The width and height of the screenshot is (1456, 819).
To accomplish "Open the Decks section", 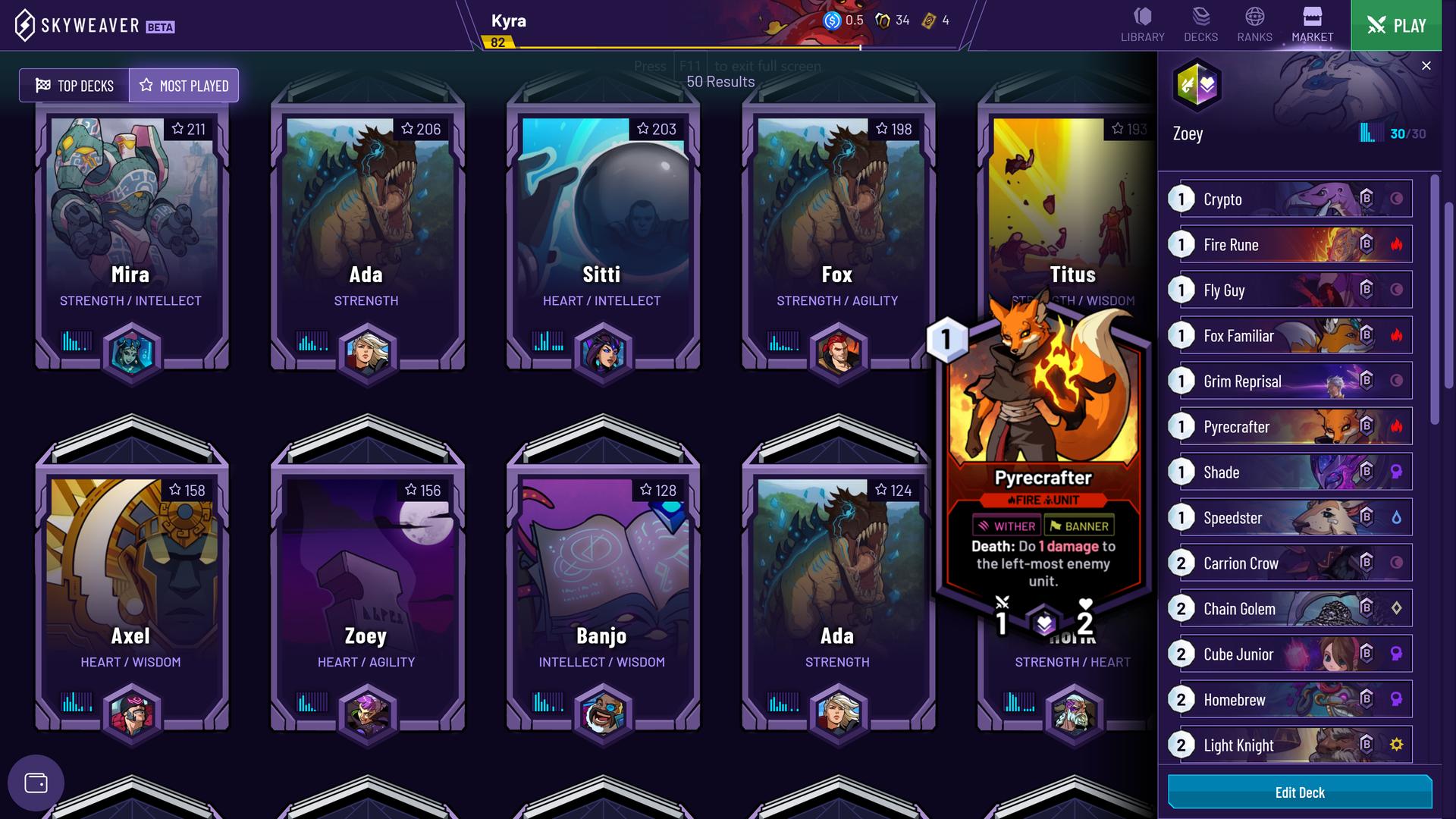I will pos(1200,21).
